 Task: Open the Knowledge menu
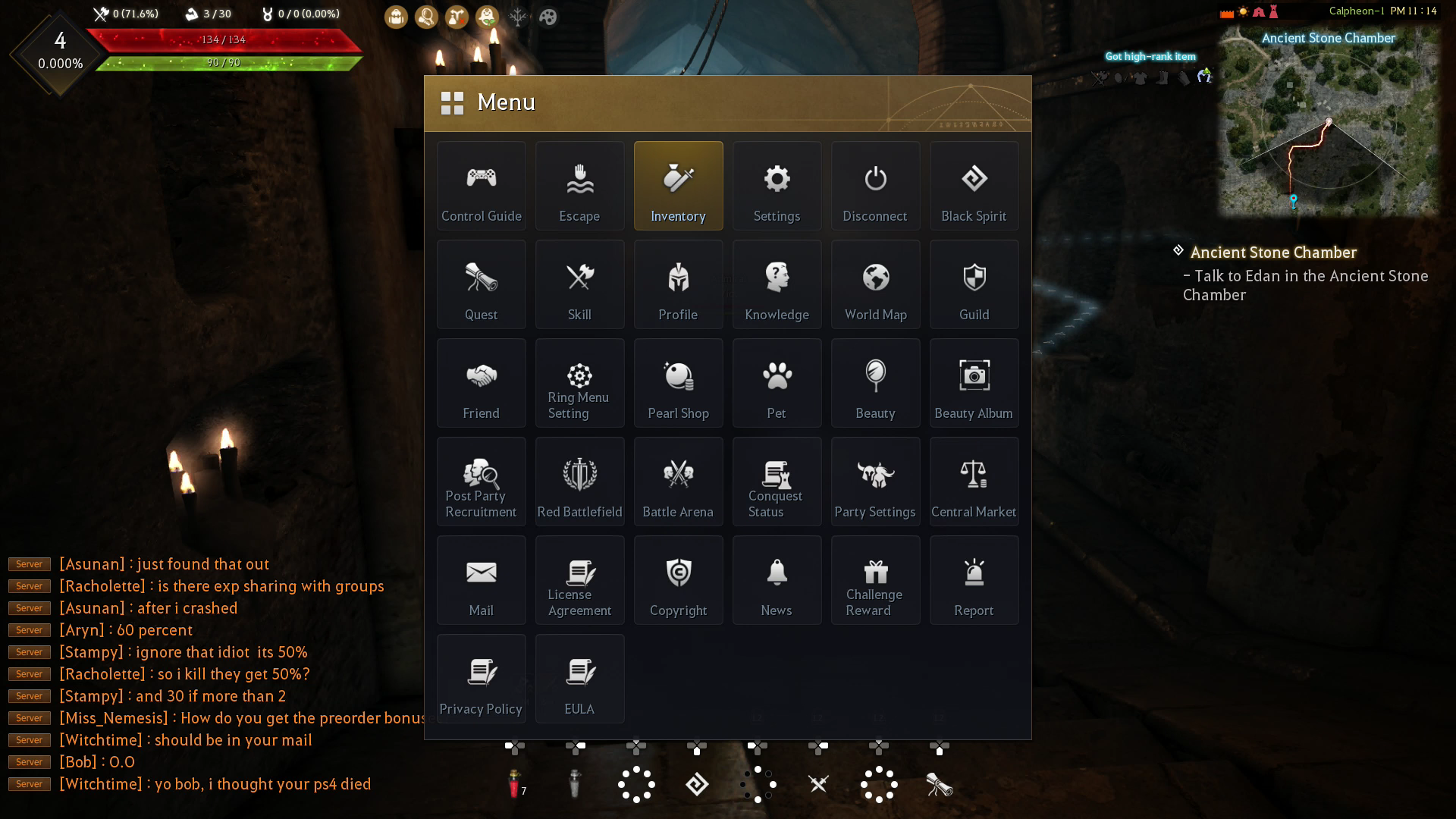(777, 284)
